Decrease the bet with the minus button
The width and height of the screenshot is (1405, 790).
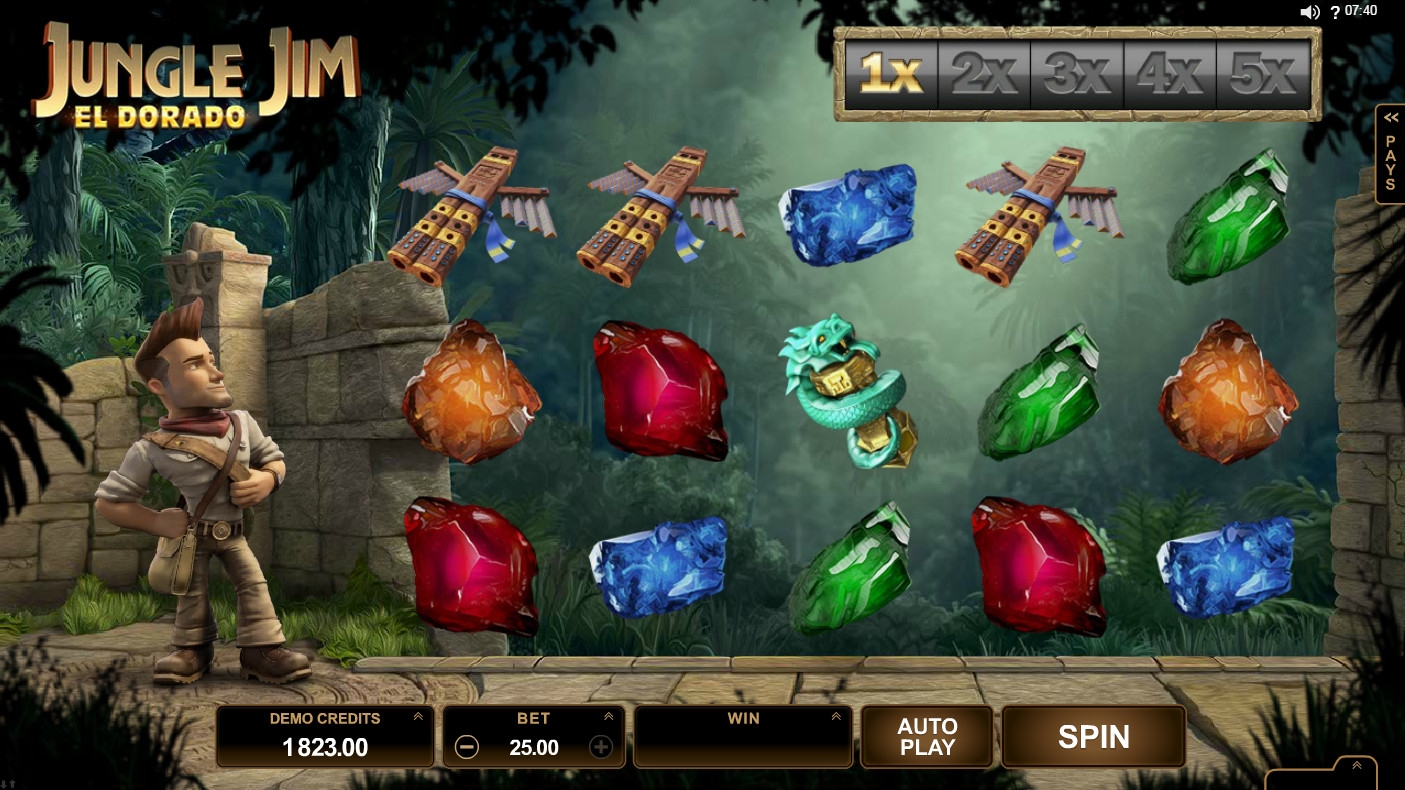coord(466,747)
